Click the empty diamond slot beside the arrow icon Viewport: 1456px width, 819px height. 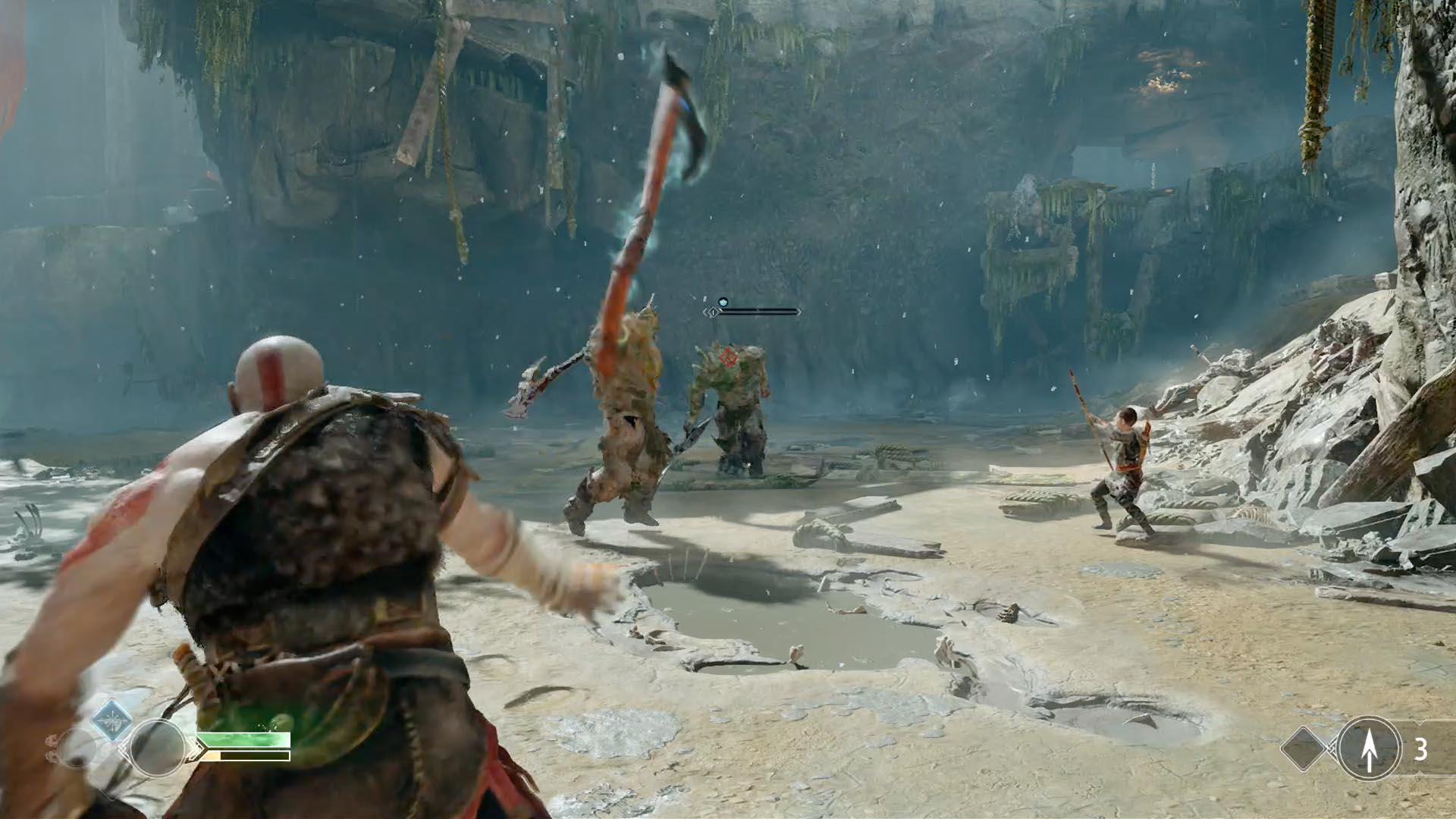1304,749
